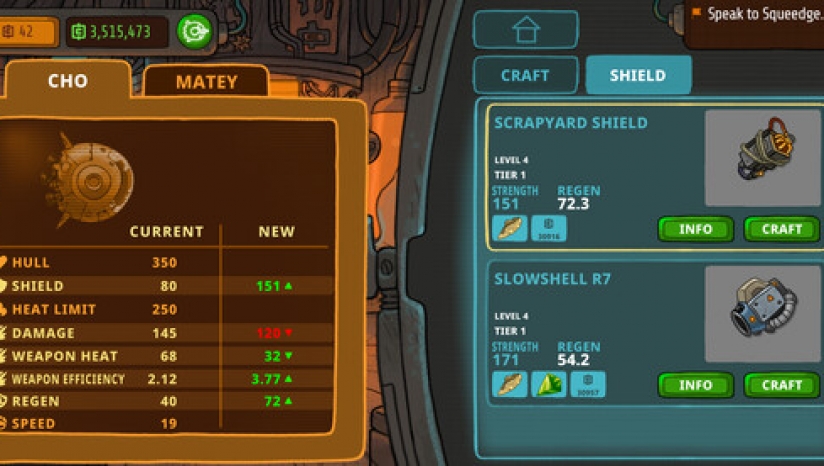View INFO for Slowshell R7
Screen dimensions: 824x466
(x=695, y=385)
